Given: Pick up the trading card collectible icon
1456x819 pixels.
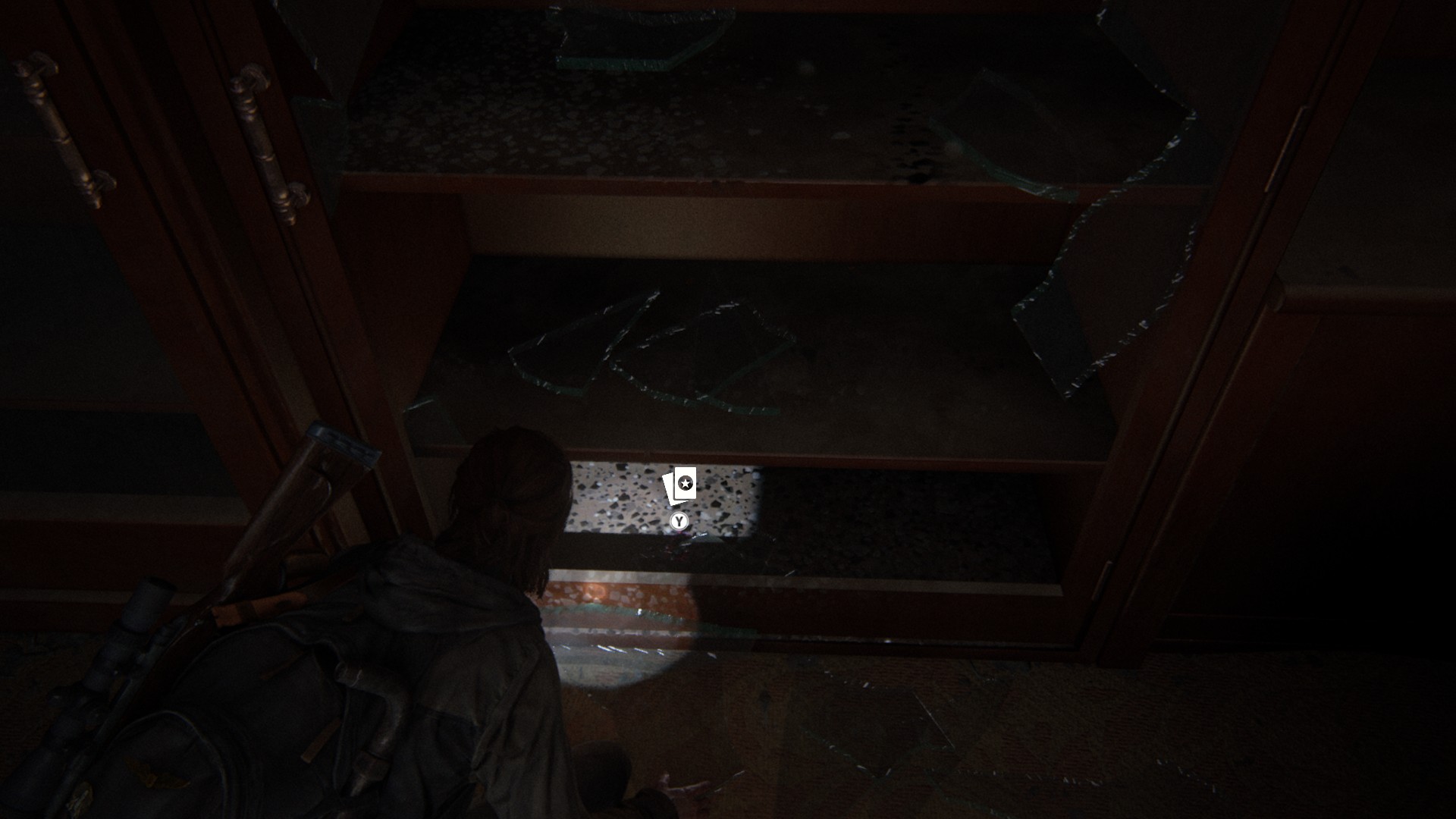Looking at the screenshot, I should click(x=679, y=486).
